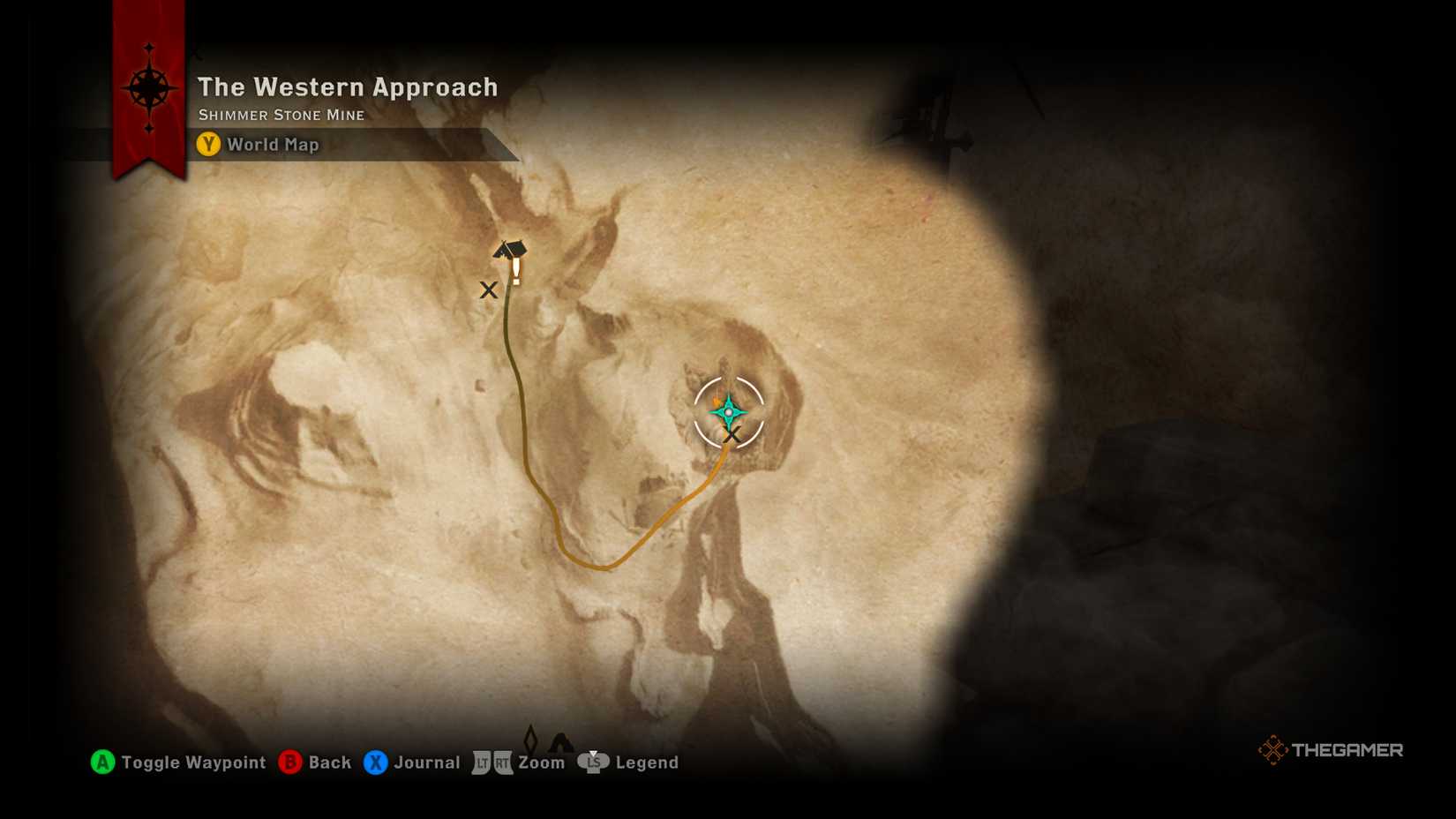1456x819 pixels.
Task: Select the dark tent silhouette near bottom center
Action: [562, 740]
